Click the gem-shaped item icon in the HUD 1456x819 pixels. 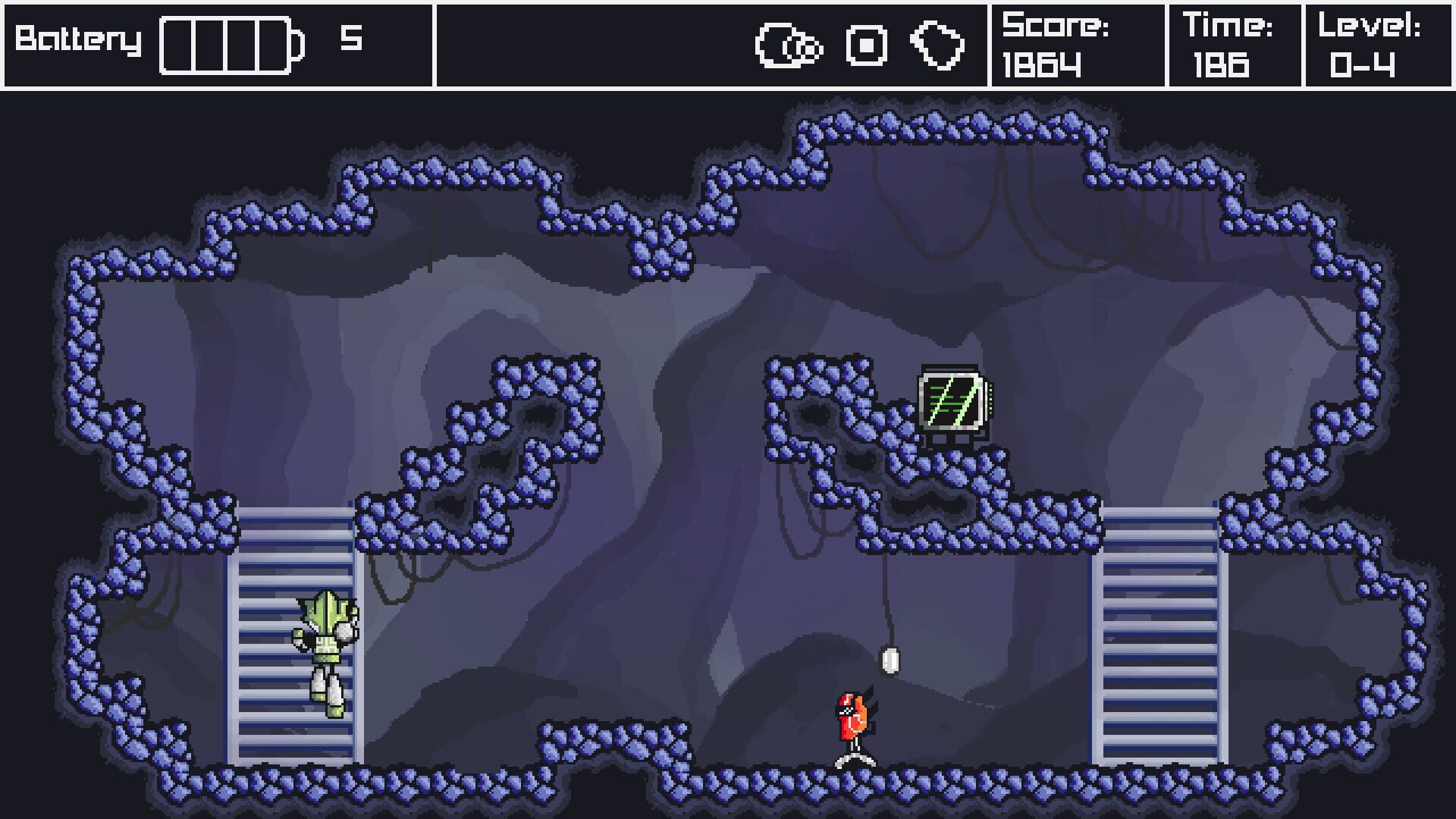point(937,47)
